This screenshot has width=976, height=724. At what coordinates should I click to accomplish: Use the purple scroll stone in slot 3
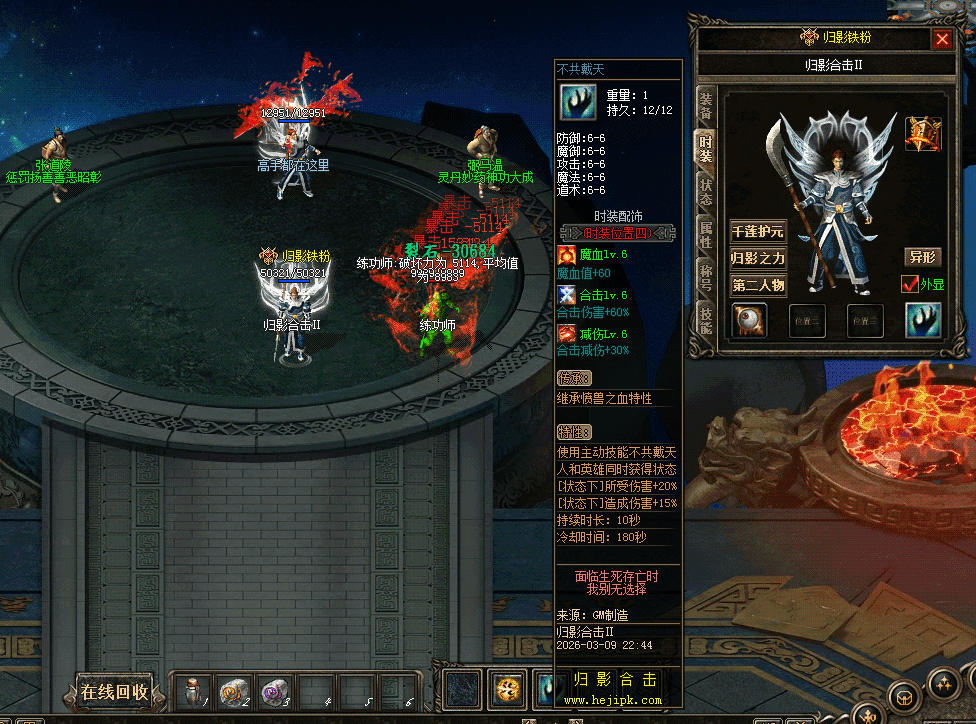[271, 691]
